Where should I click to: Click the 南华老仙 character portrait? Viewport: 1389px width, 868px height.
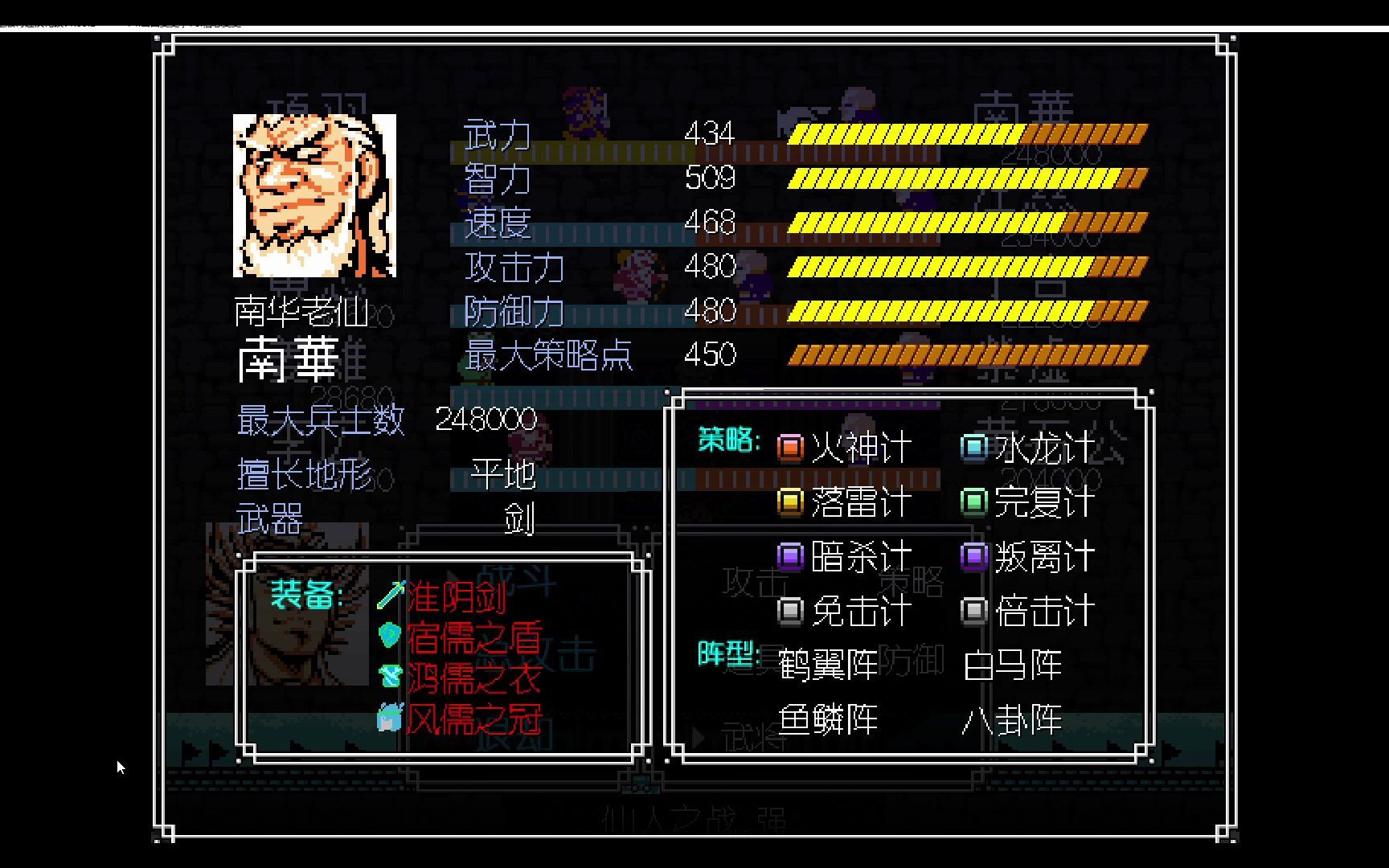click(314, 195)
